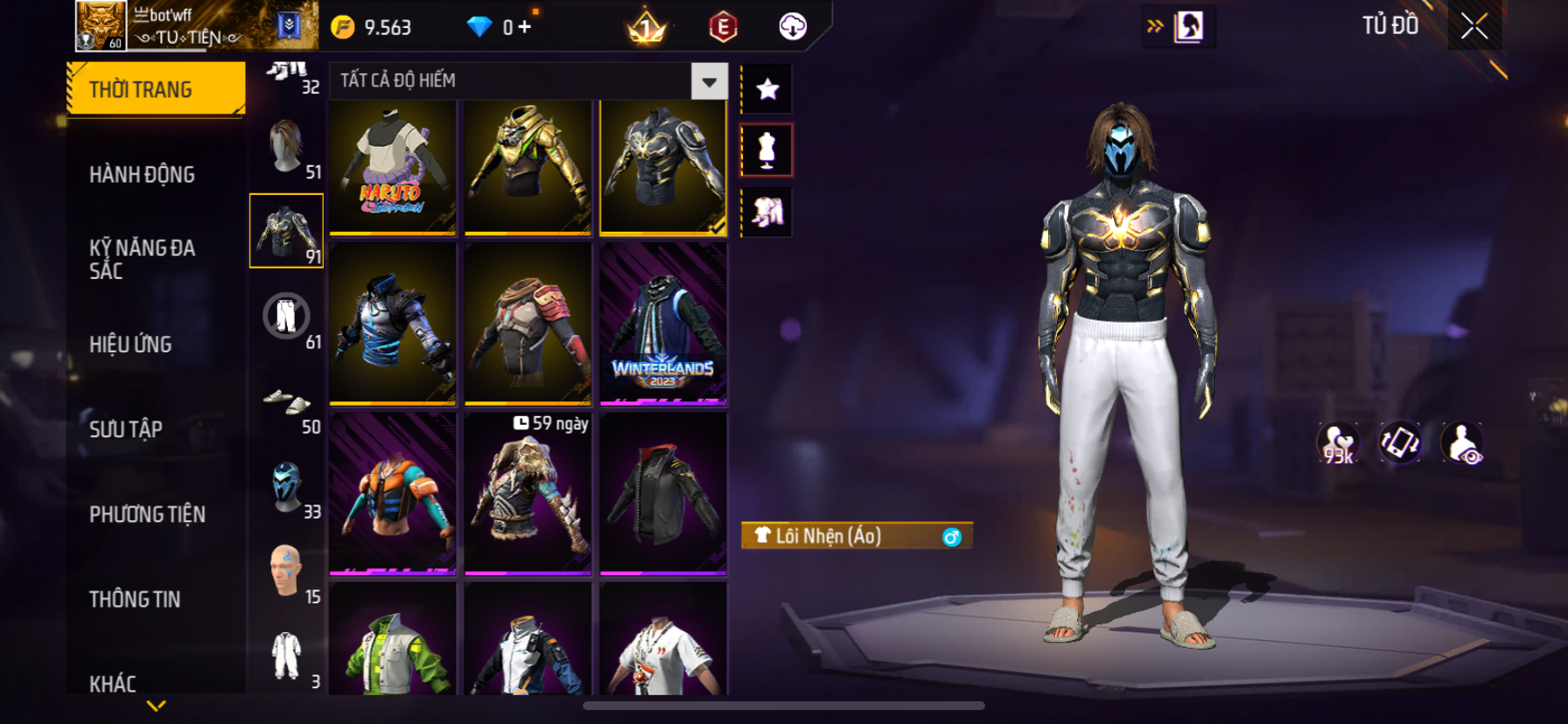1568x724 pixels.
Task: Open the Thông Tin section
Action: (135, 599)
